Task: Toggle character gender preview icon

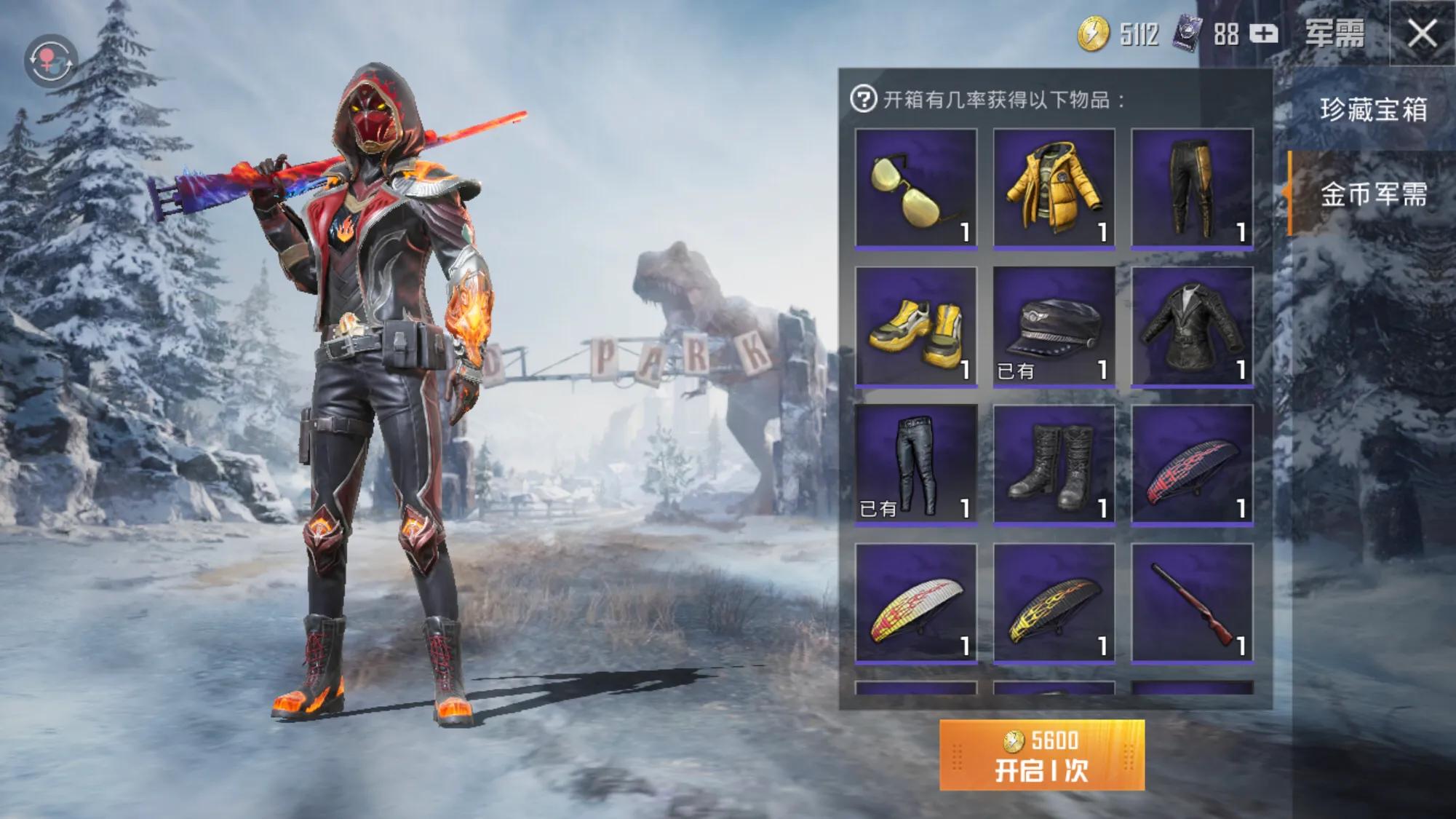Action: coord(50,61)
